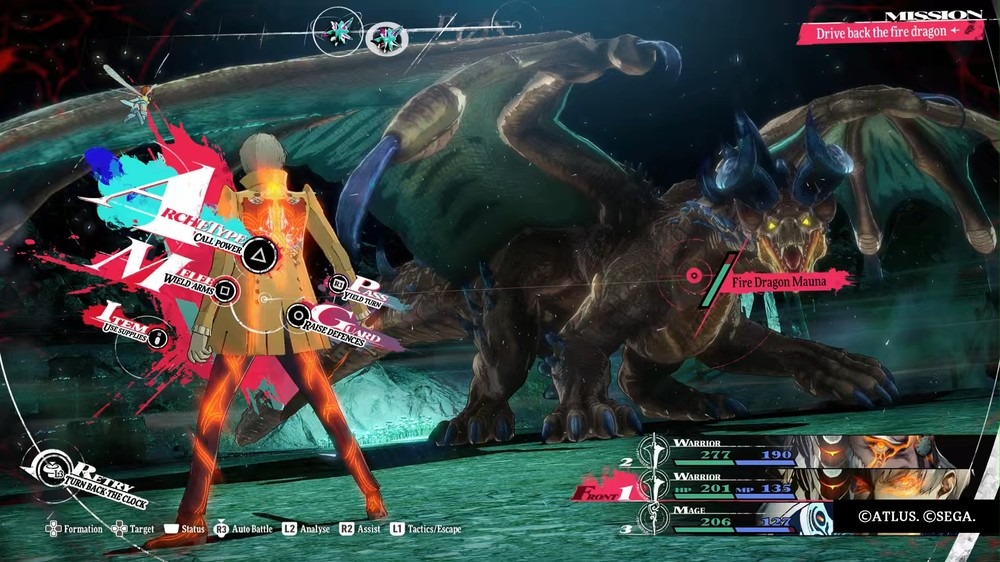Select Pass to yield the turn
The image size is (1000, 562).
[340, 285]
